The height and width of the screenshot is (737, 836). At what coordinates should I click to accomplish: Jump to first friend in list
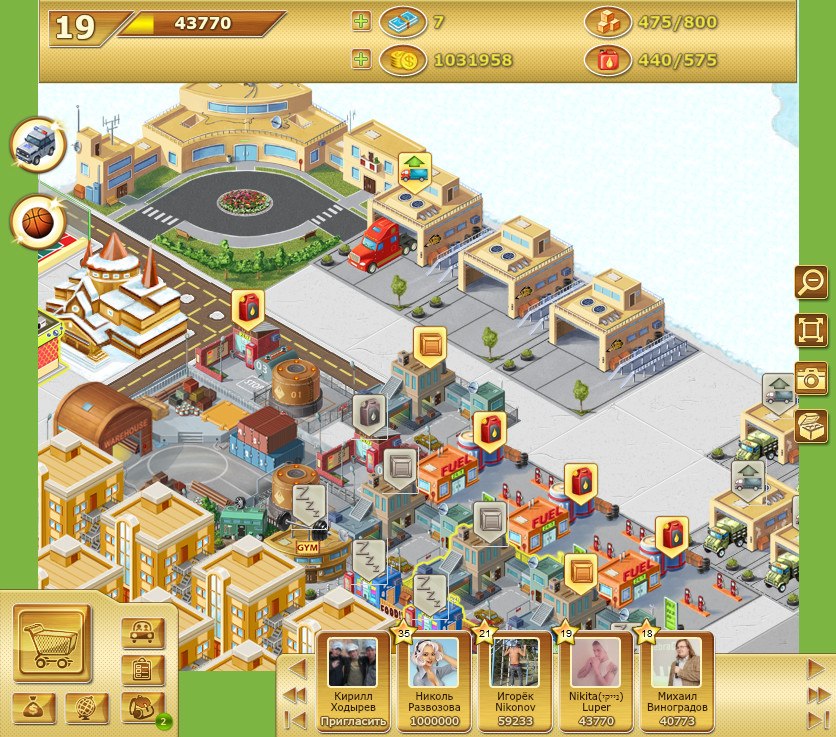tap(295, 718)
